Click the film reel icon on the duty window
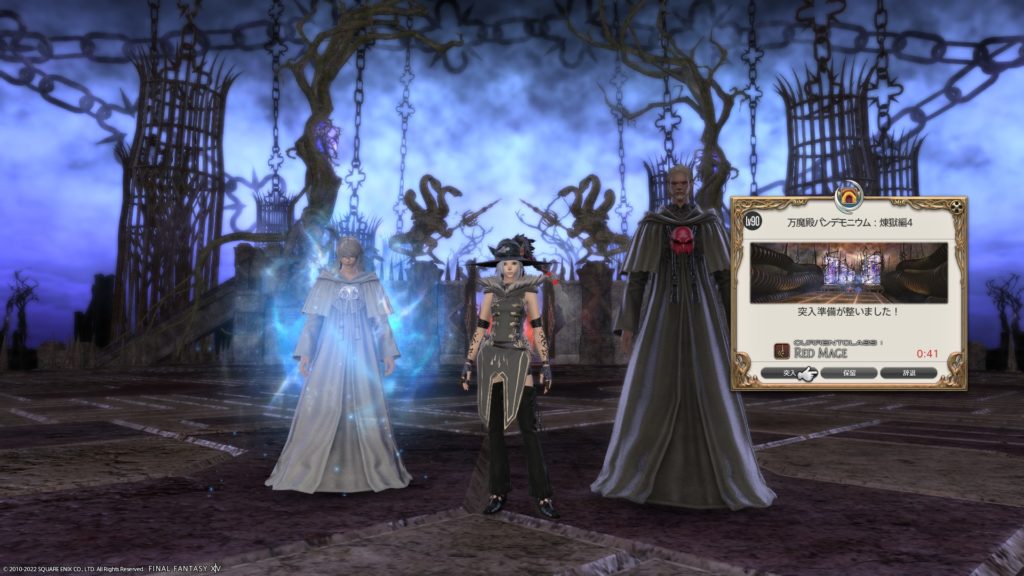The image size is (1024, 576). 956,208
